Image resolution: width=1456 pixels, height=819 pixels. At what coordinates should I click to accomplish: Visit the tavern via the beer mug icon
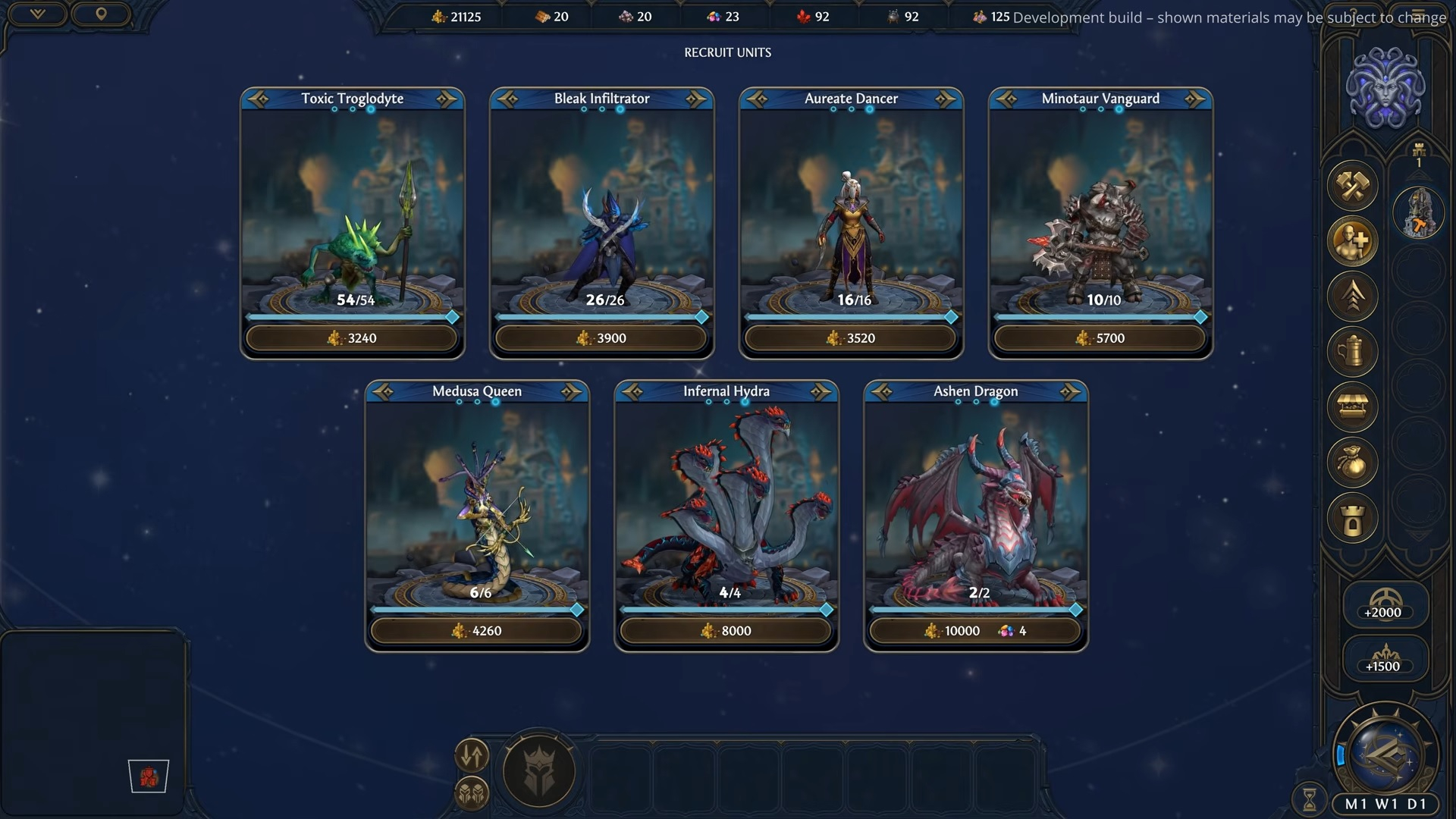[x=1353, y=352]
